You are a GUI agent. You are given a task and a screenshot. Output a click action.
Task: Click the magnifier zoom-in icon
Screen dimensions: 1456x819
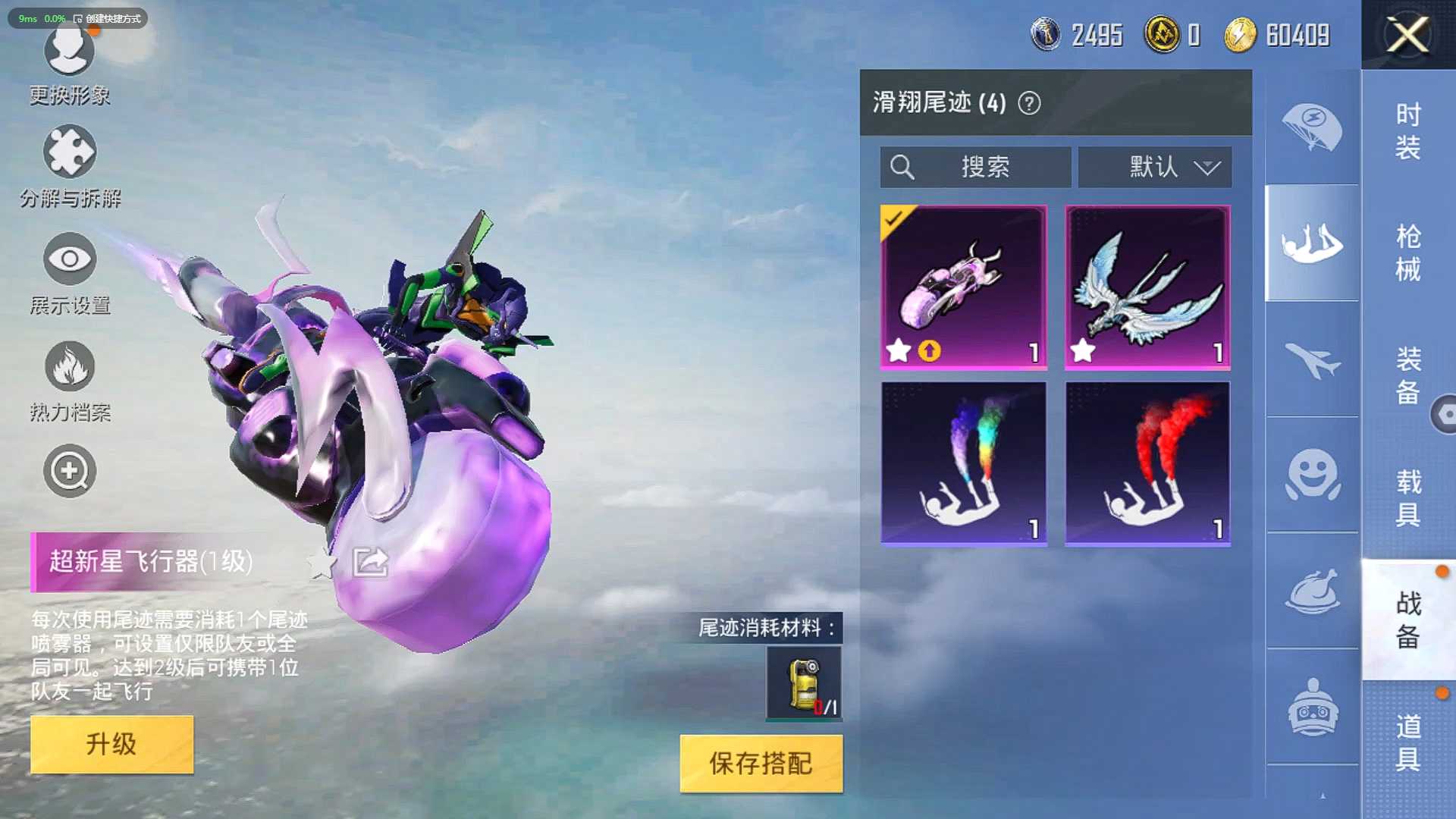tap(69, 471)
